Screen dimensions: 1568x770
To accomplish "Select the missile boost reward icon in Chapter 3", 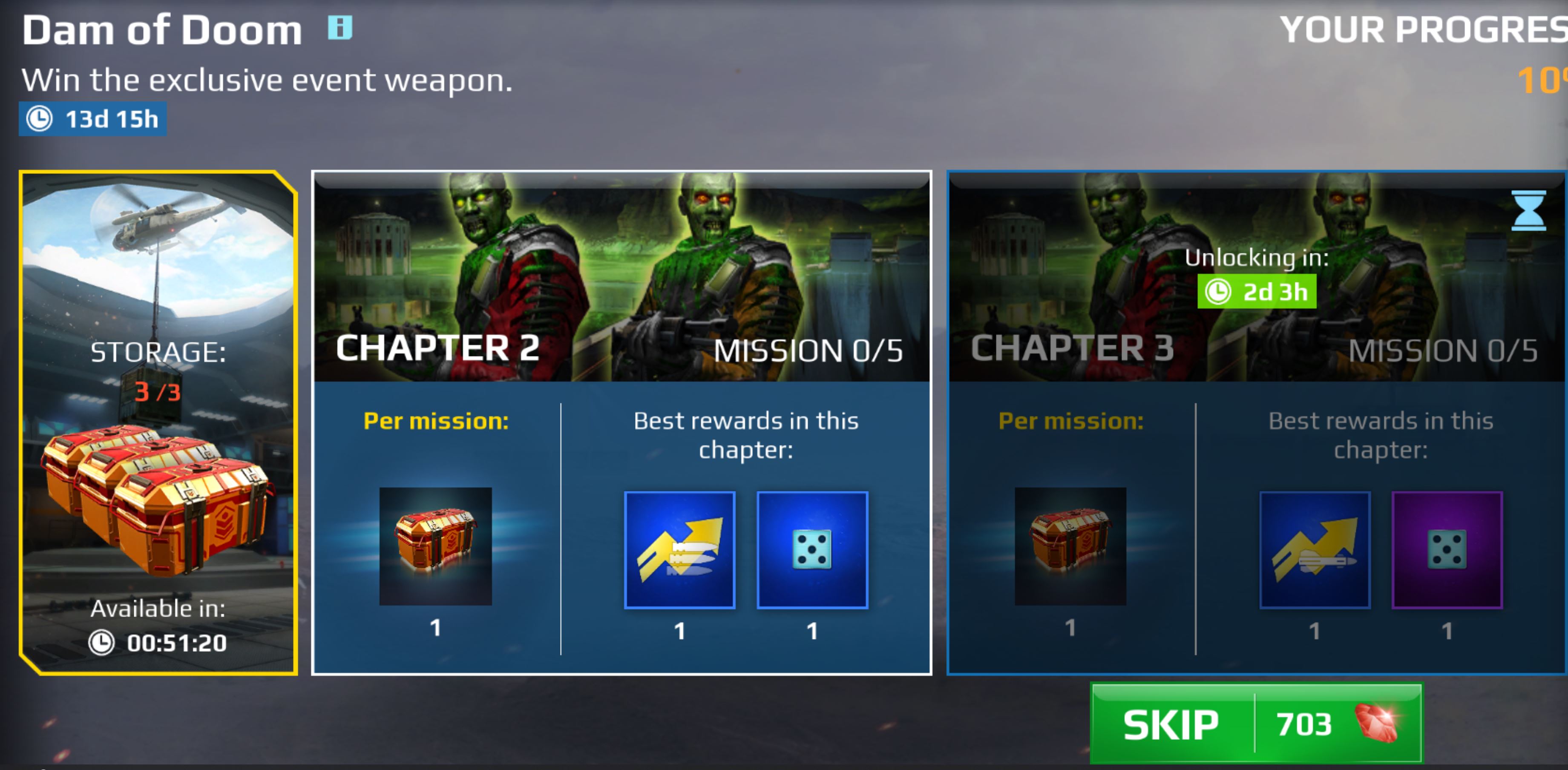I will (1315, 550).
